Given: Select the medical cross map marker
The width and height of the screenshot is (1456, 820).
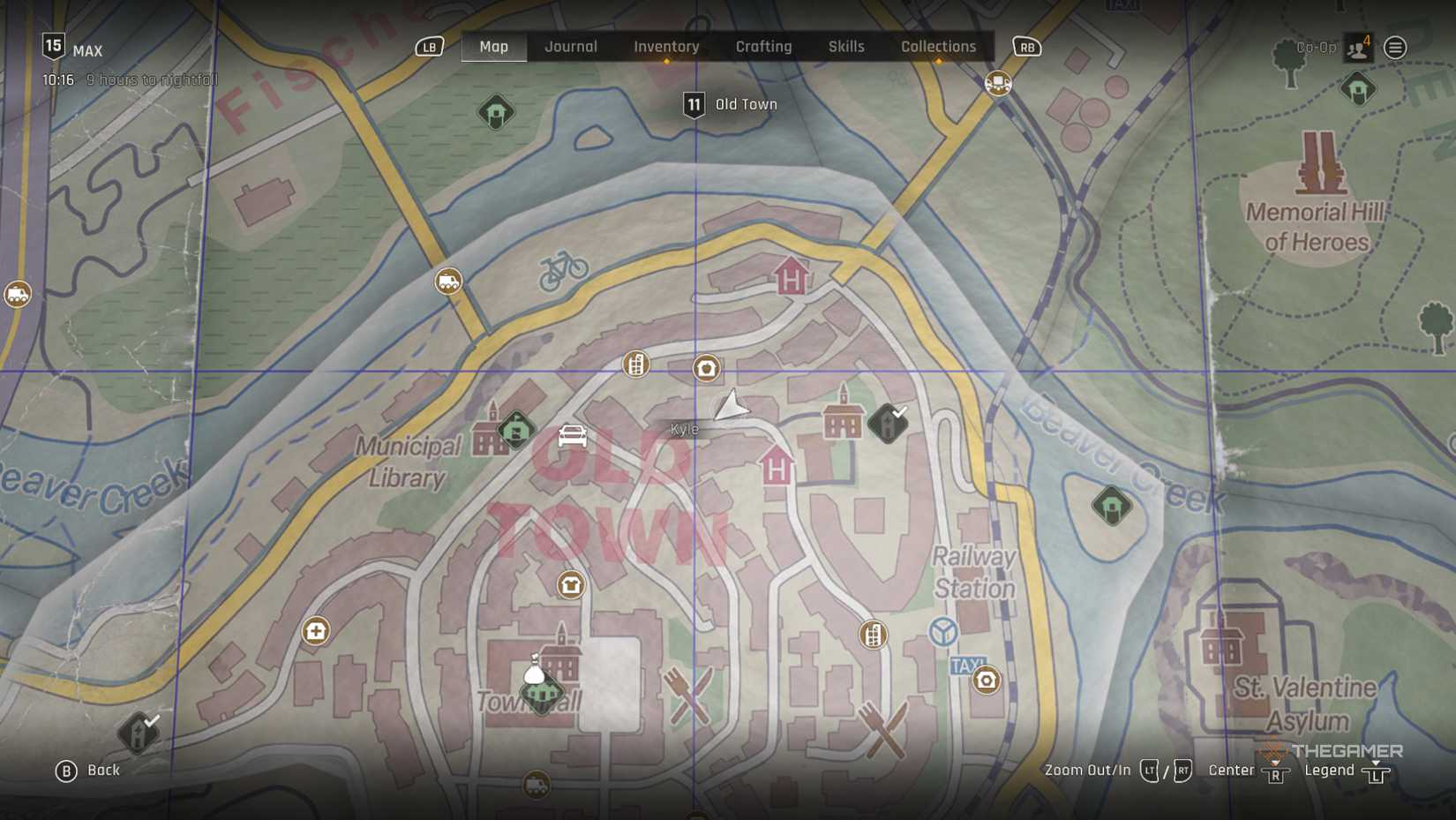Looking at the screenshot, I should pyautogui.click(x=316, y=631).
